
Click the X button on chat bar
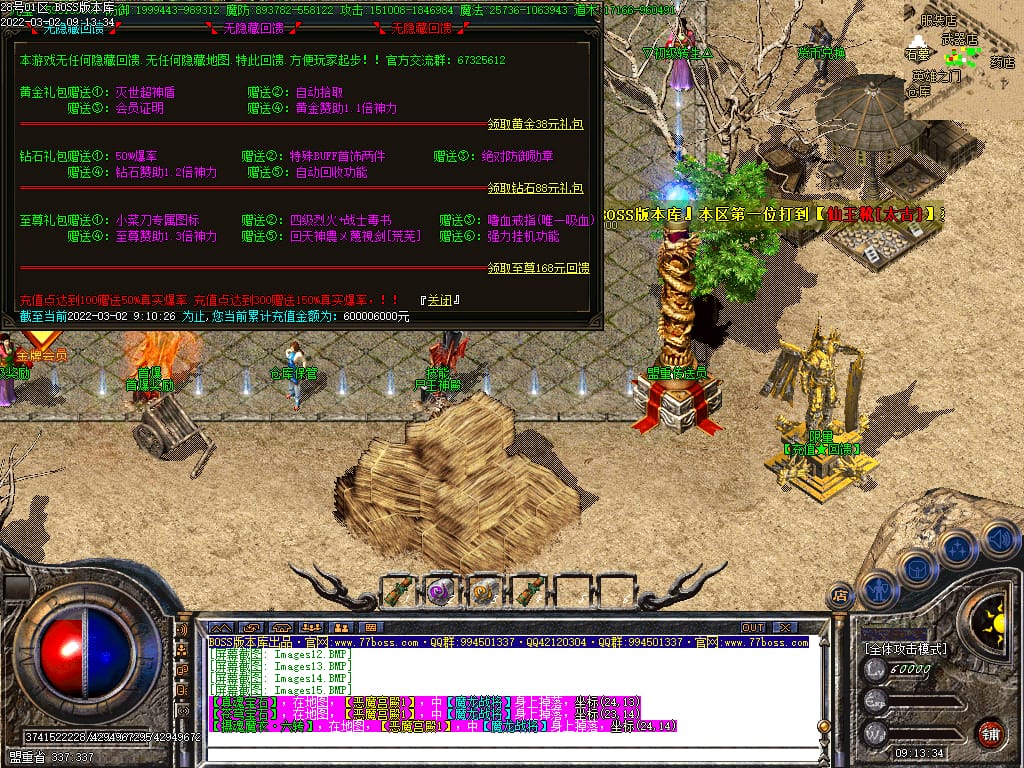(785, 628)
